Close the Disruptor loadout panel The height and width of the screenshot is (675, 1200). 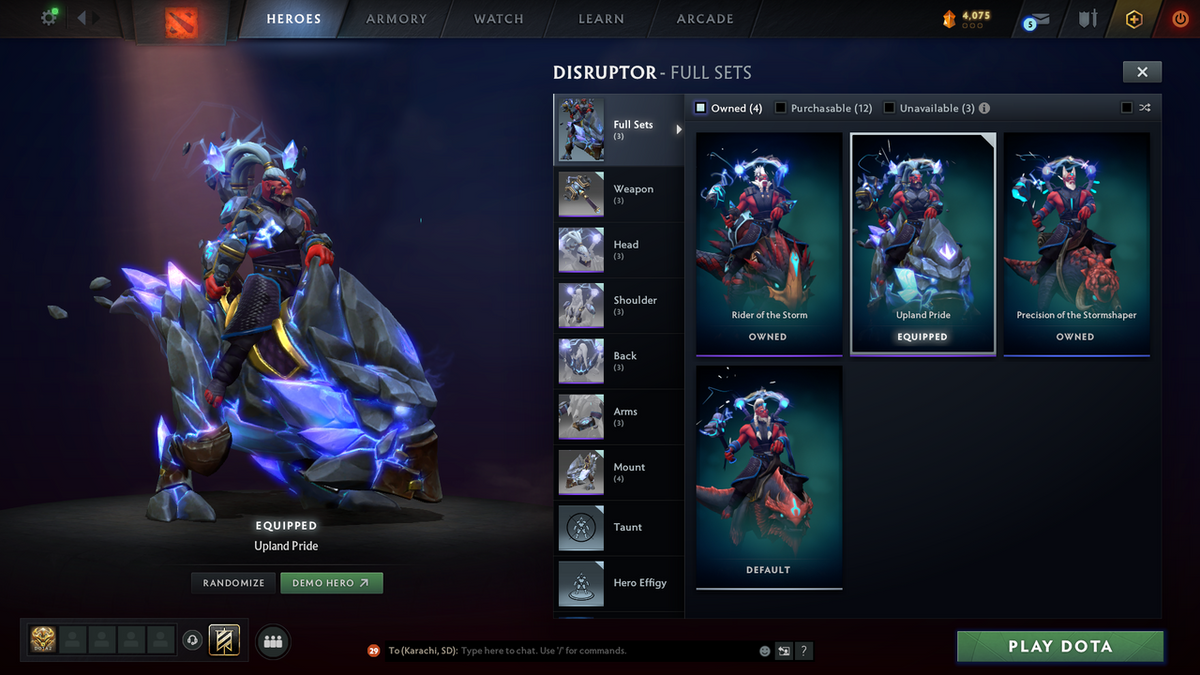1142,71
